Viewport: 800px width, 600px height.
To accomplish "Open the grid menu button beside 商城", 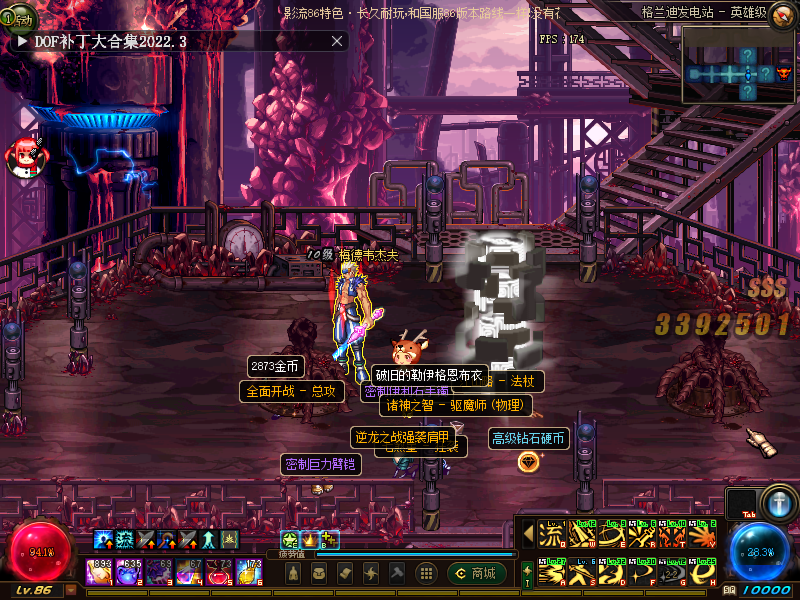I will 426,573.
